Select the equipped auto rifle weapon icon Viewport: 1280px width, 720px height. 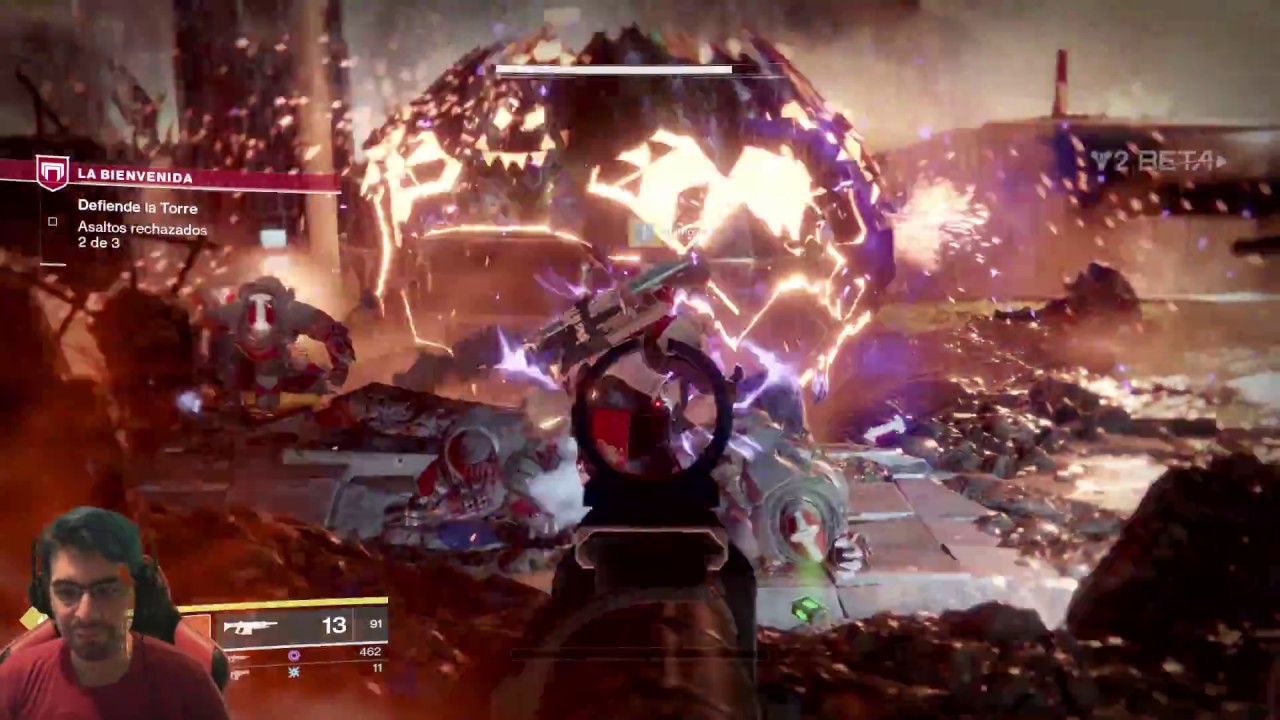(x=250, y=627)
